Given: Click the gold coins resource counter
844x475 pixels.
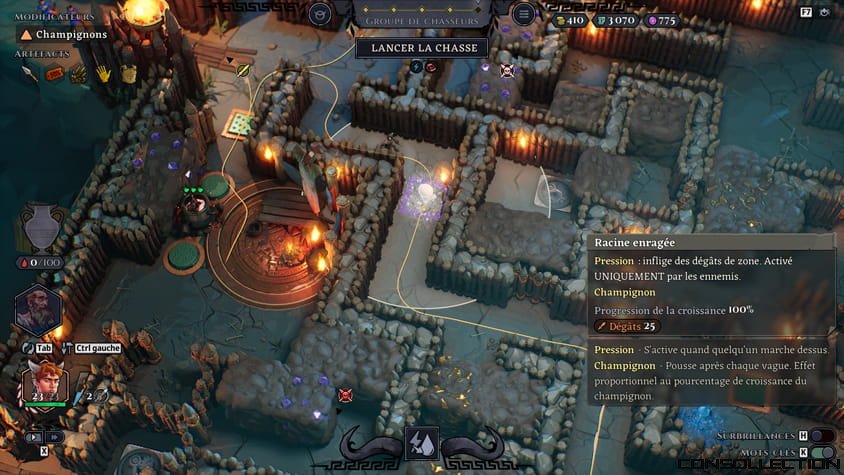Looking at the screenshot, I should pos(574,20).
